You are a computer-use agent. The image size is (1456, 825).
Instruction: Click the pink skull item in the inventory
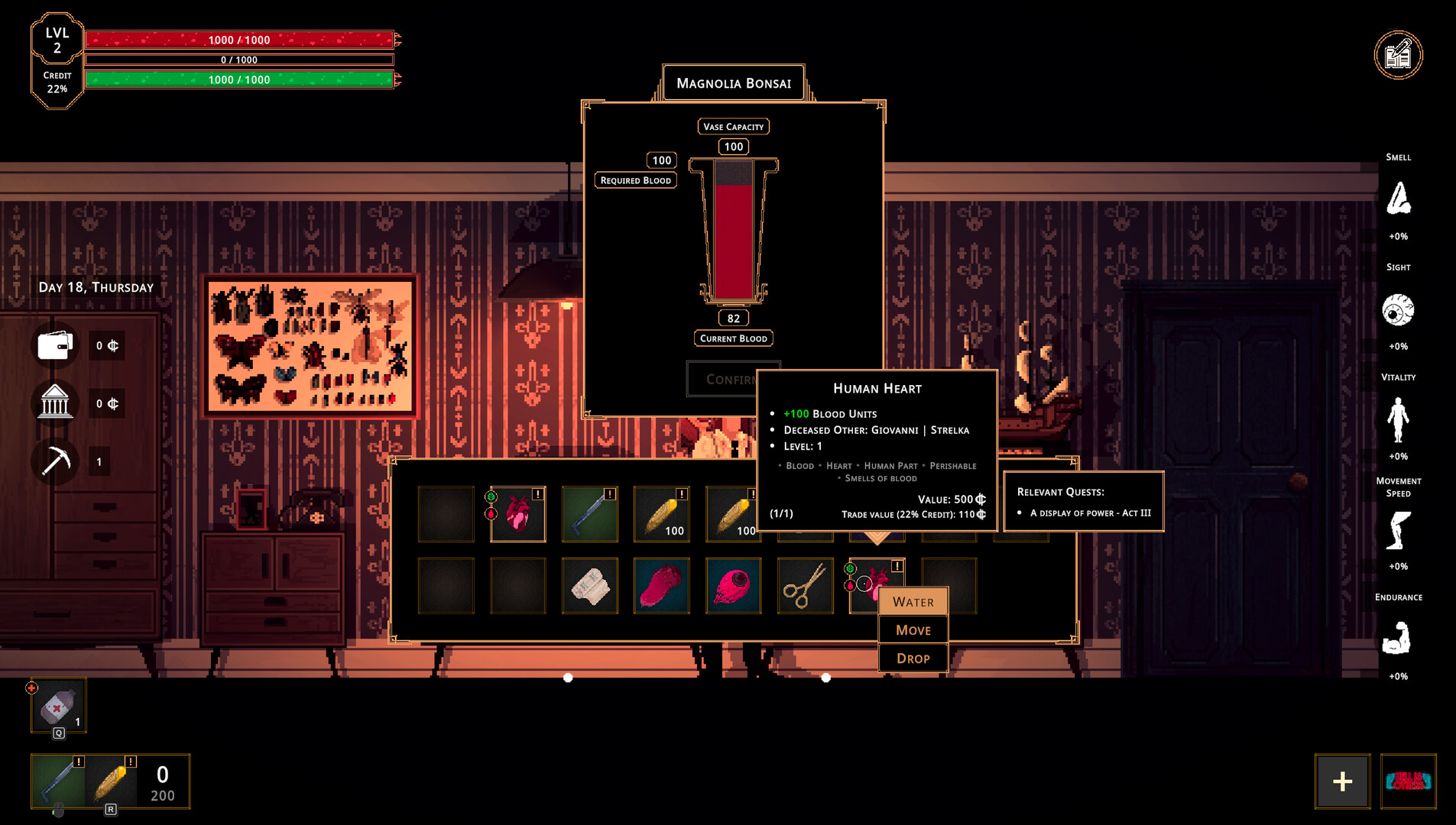(734, 586)
